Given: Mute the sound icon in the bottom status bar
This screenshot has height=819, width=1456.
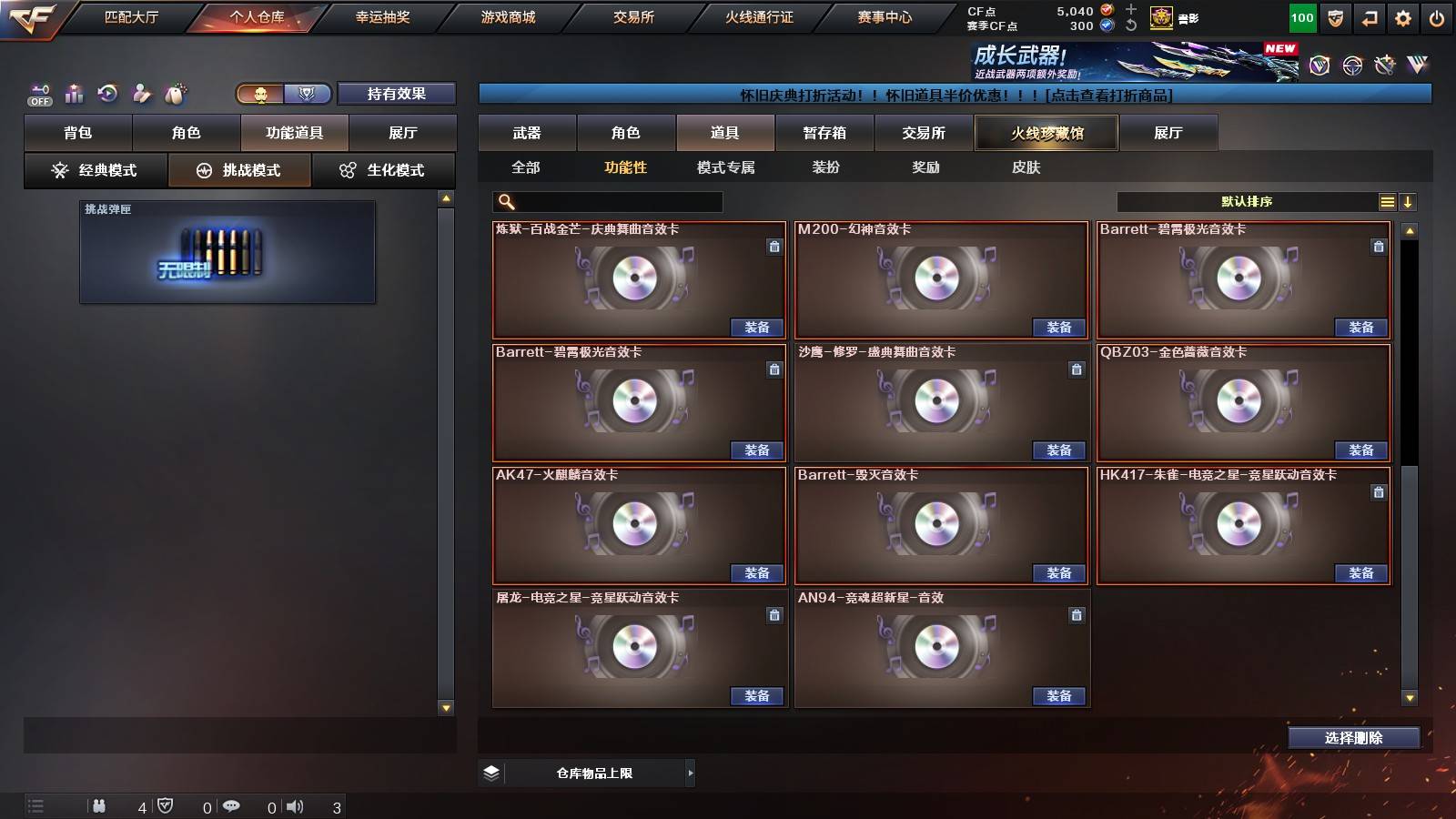Looking at the screenshot, I should [296, 805].
